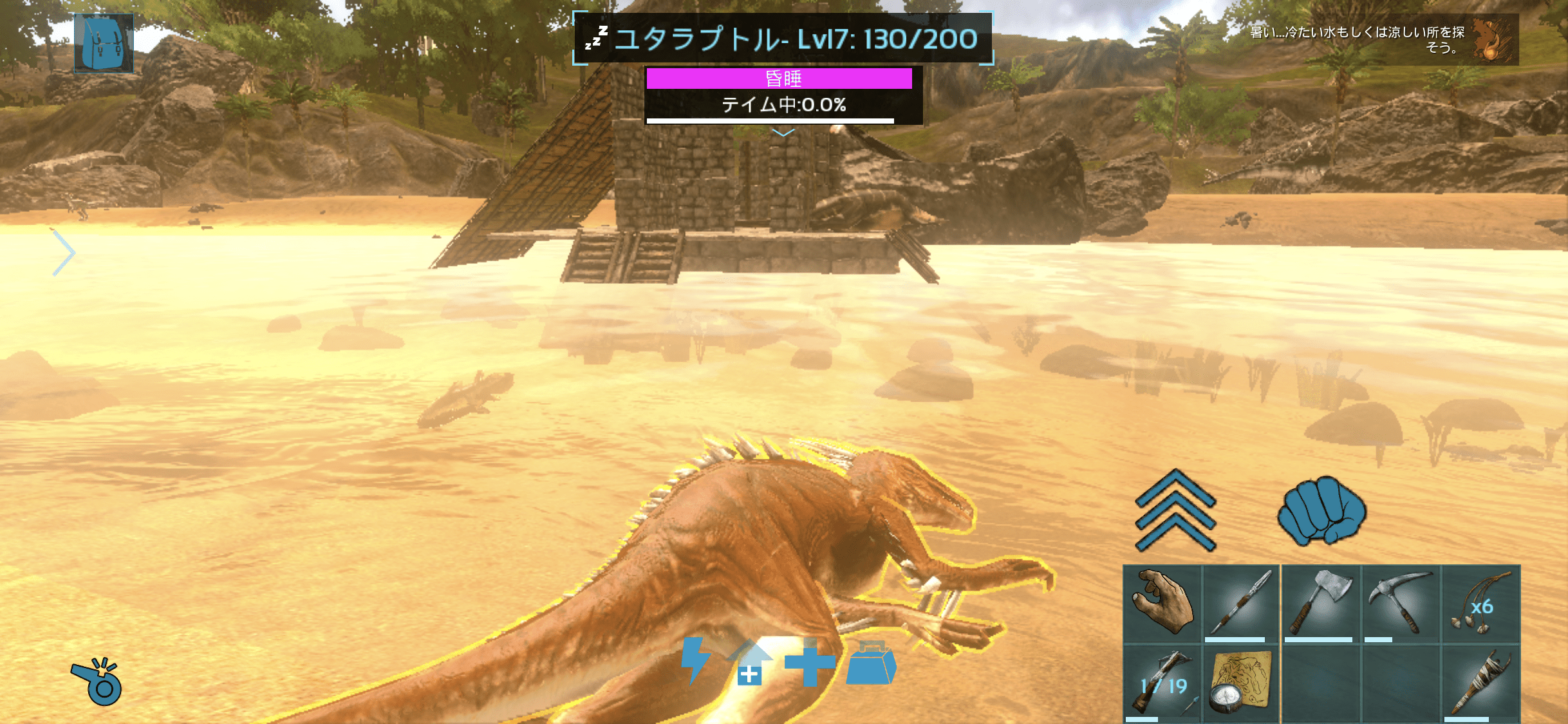Expand the taming info chevron
1568x724 pixels.
[x=783, y=133]
